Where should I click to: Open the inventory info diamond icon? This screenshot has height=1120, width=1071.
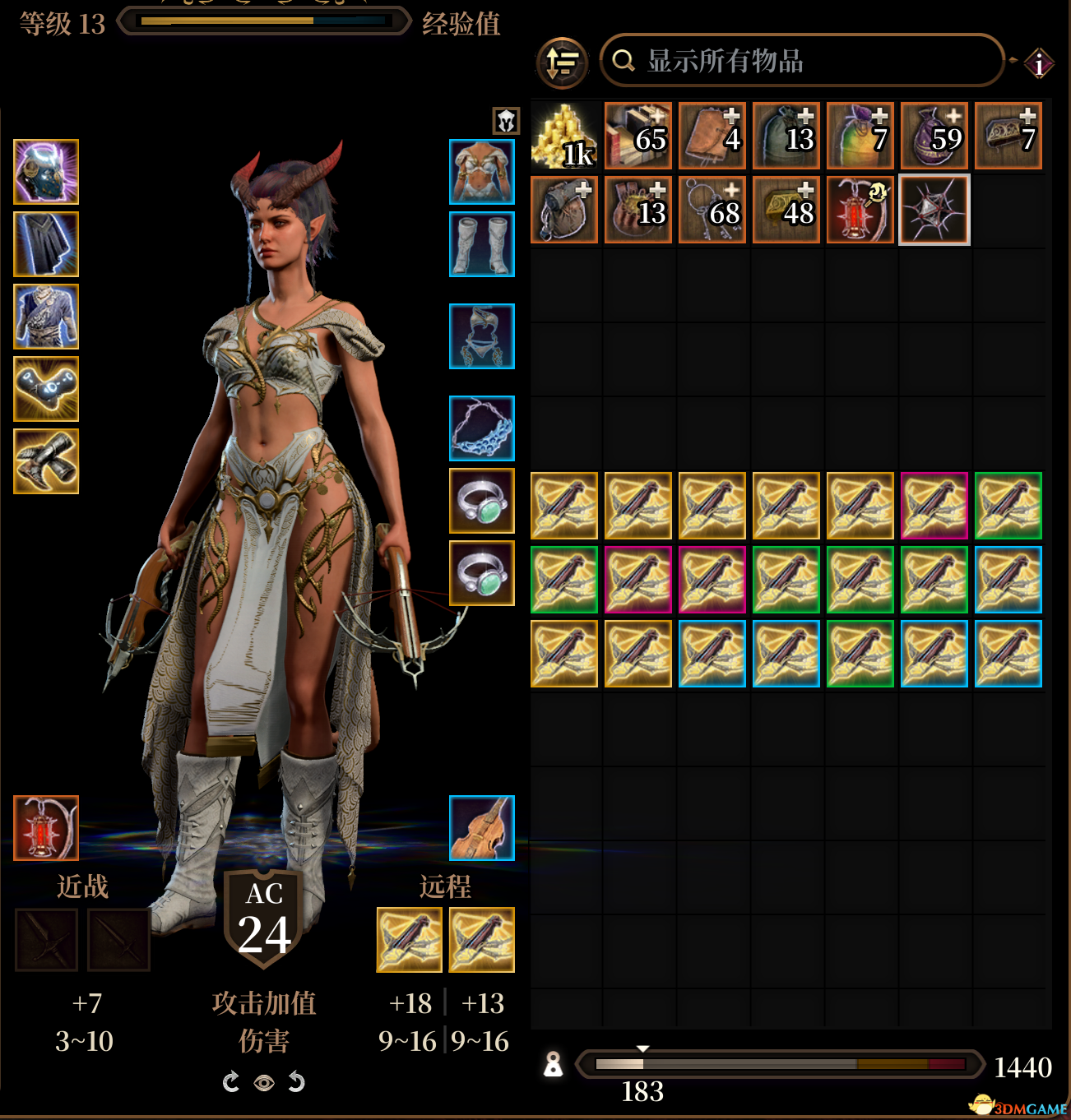1039,63
